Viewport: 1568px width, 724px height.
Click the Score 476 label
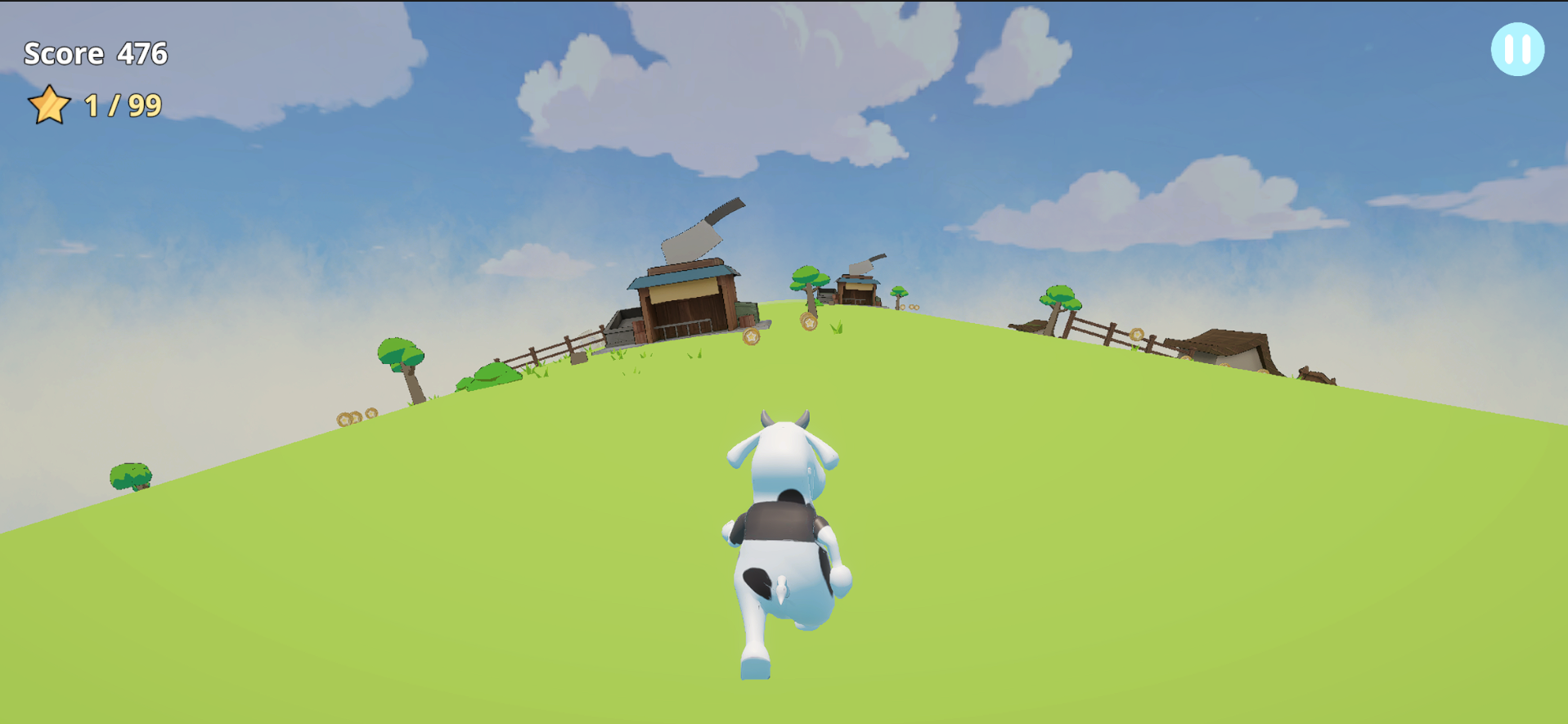pyautogui.click(x=96, y=53)
